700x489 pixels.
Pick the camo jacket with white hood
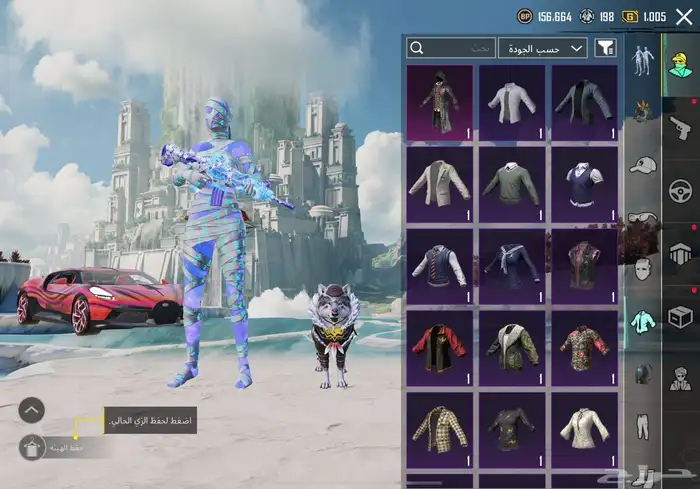512,348
